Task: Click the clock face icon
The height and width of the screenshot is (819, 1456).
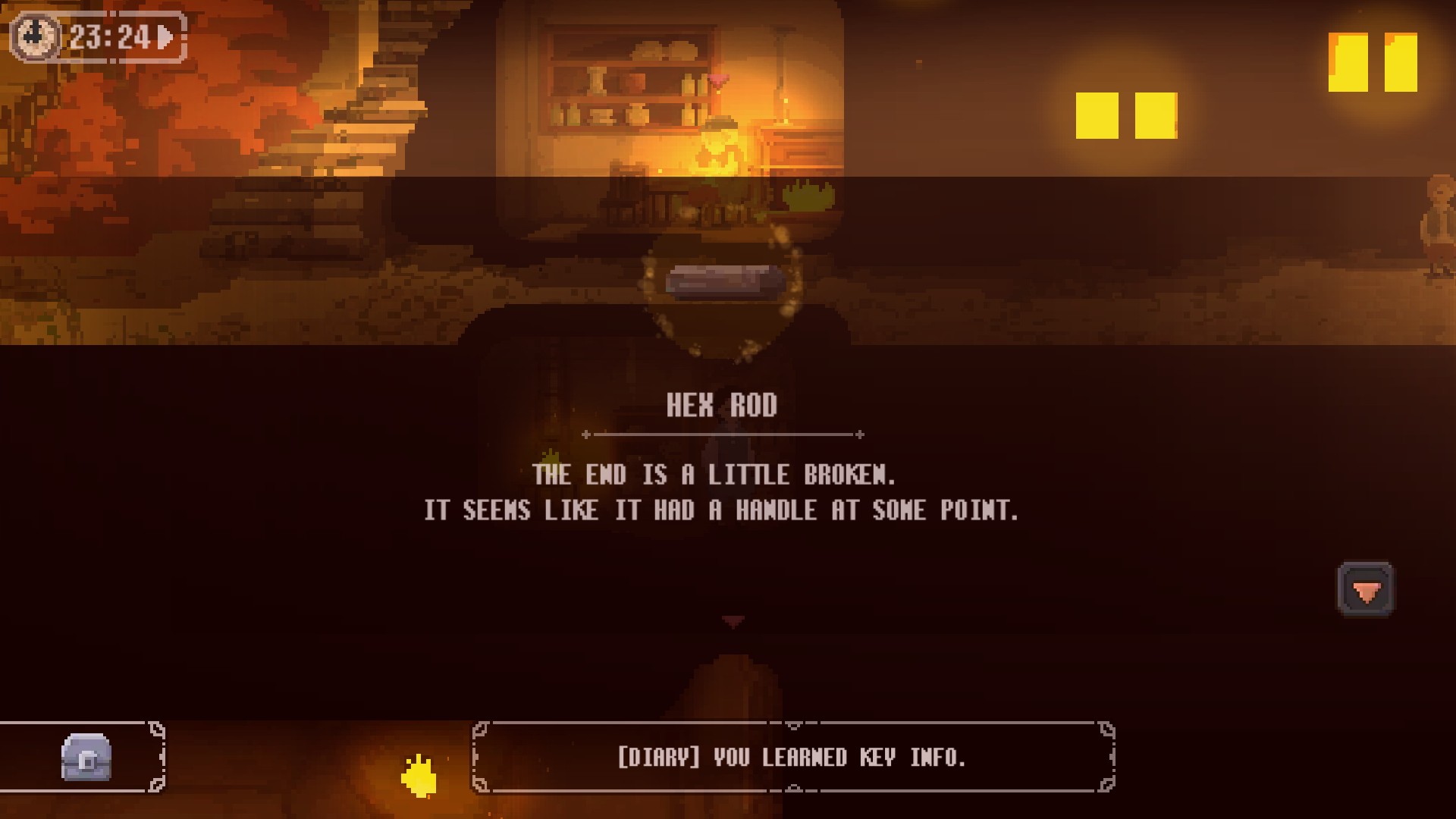Action: (x=35, y=36)
